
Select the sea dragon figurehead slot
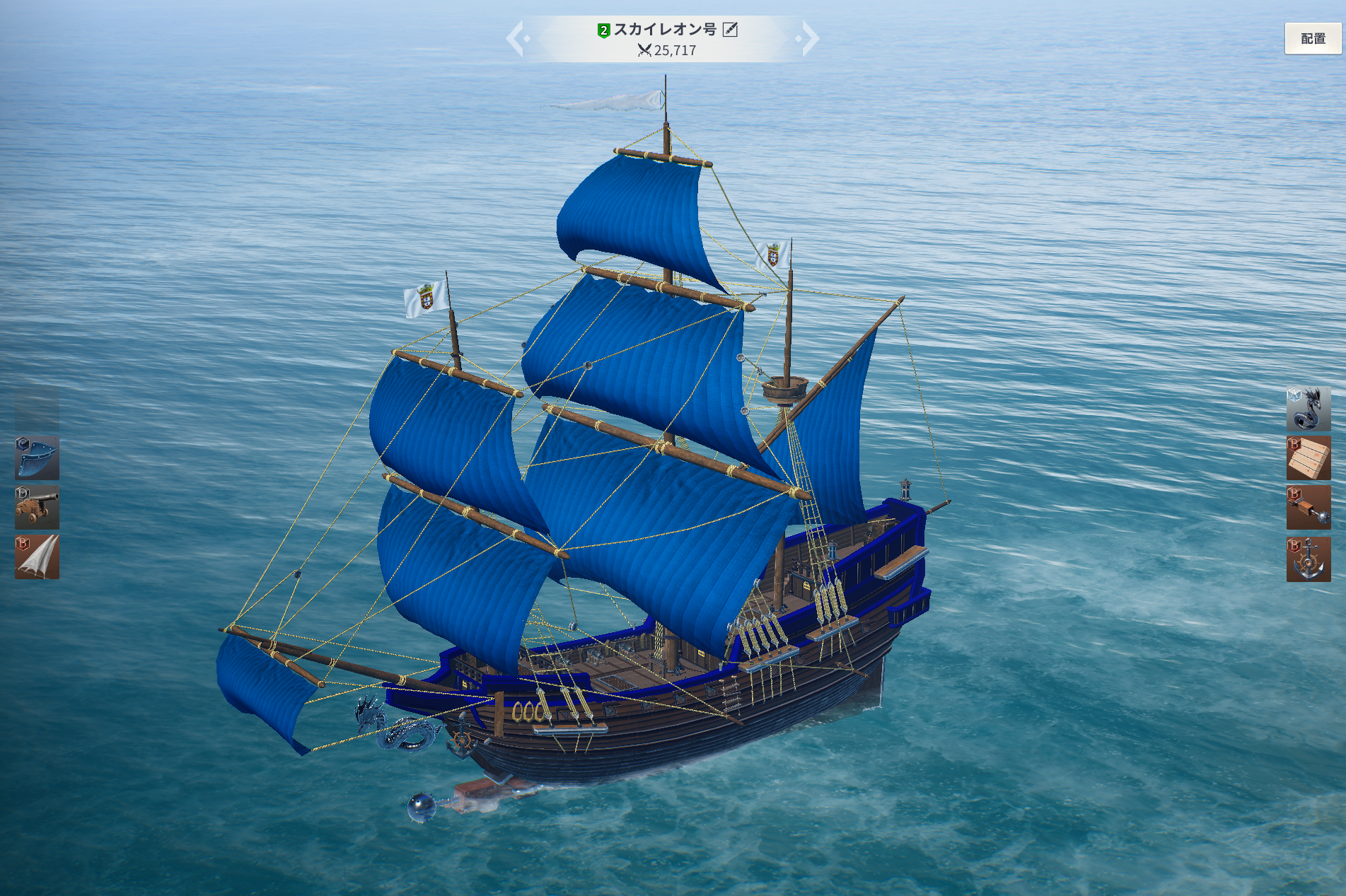pyautogui.click(x=1308, y=408)
